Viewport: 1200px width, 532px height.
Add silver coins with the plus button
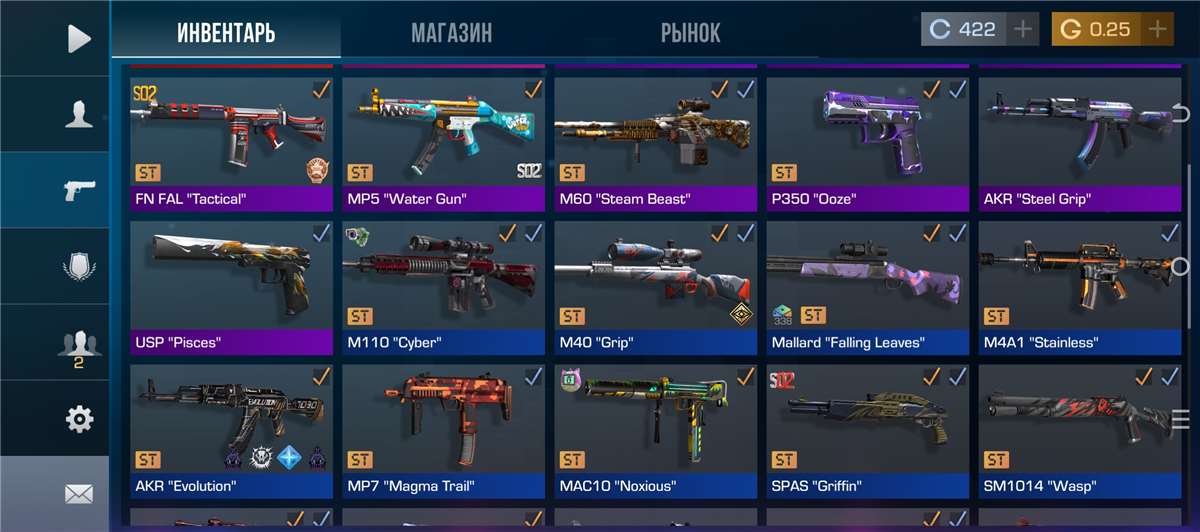point(1022,30)
